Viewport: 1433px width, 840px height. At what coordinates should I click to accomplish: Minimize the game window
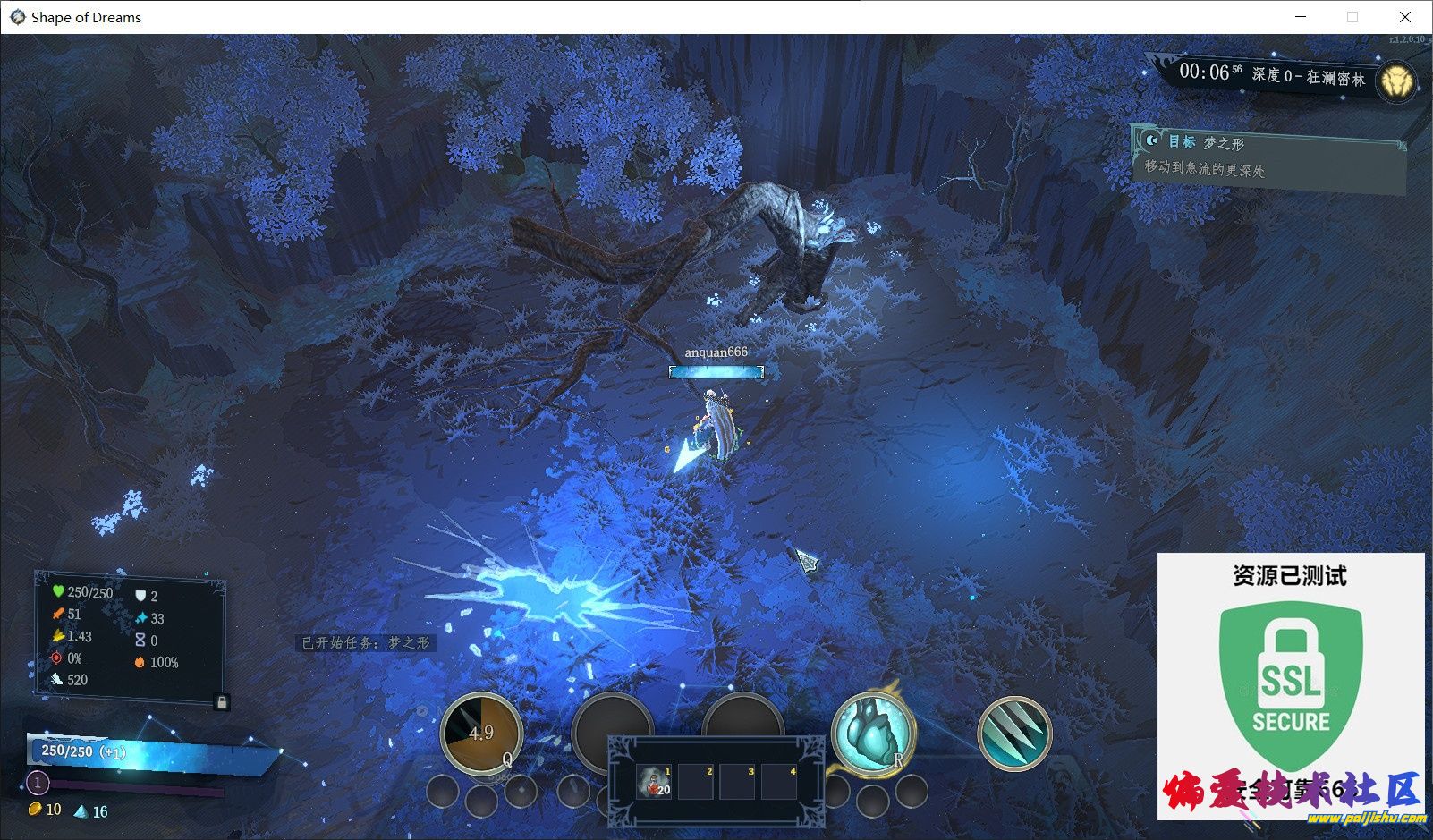(1301, 17)
